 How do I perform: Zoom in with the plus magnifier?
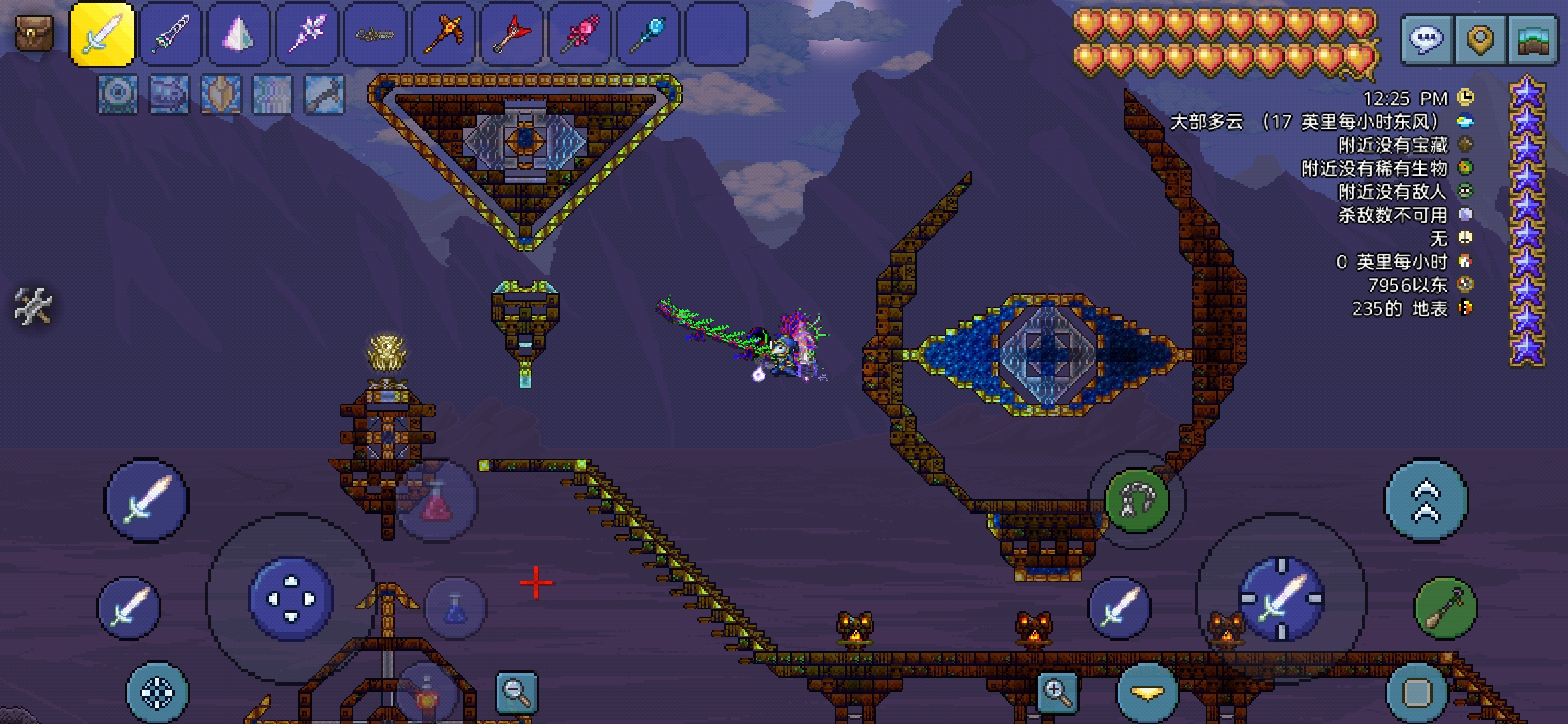tap(1057, 692)
